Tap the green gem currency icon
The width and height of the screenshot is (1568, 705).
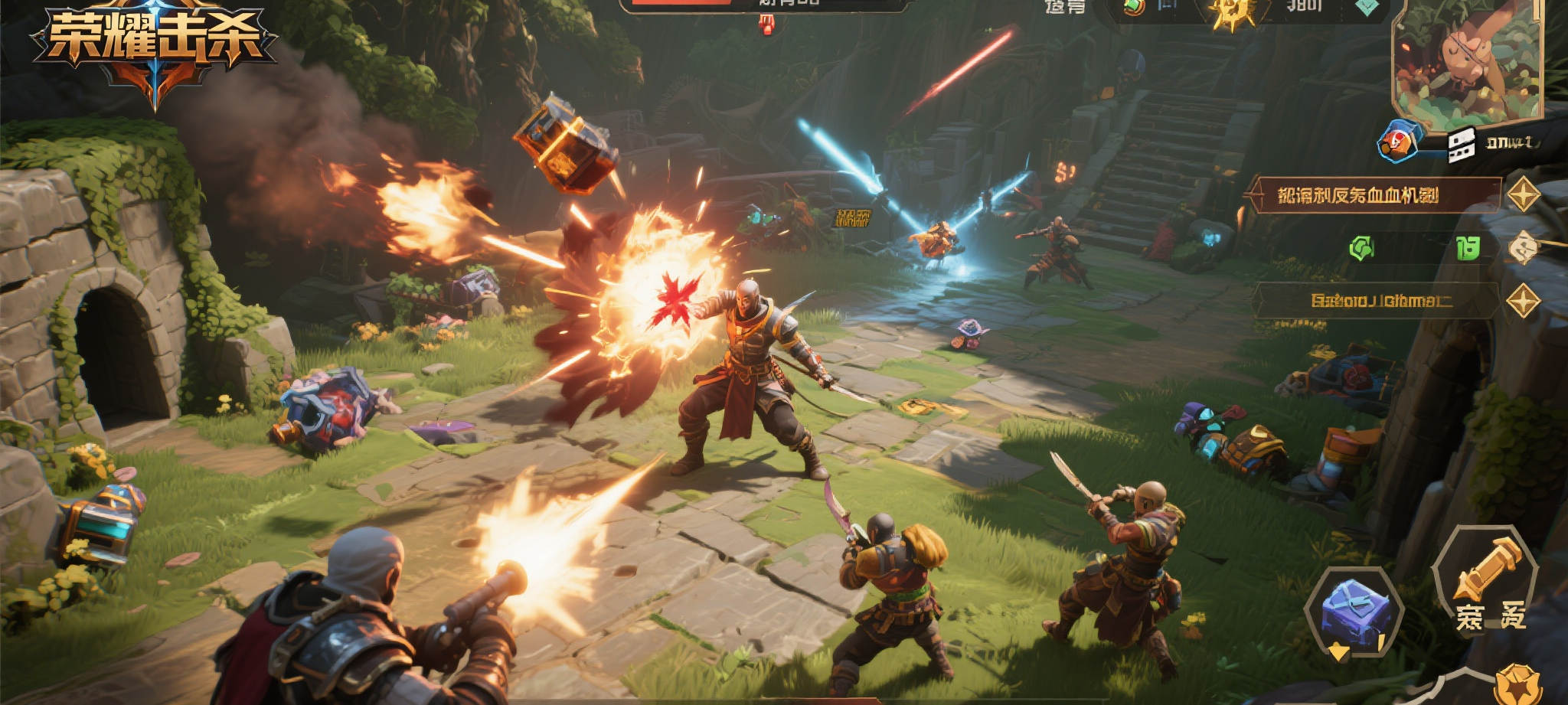pyautogui.click(x=1134, y=7)
